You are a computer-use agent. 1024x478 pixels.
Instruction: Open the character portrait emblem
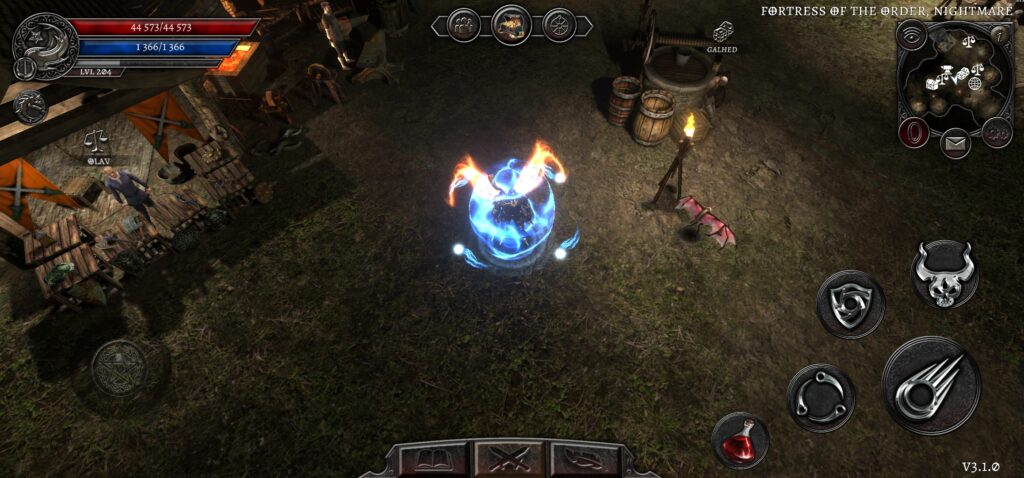(45, 47)
